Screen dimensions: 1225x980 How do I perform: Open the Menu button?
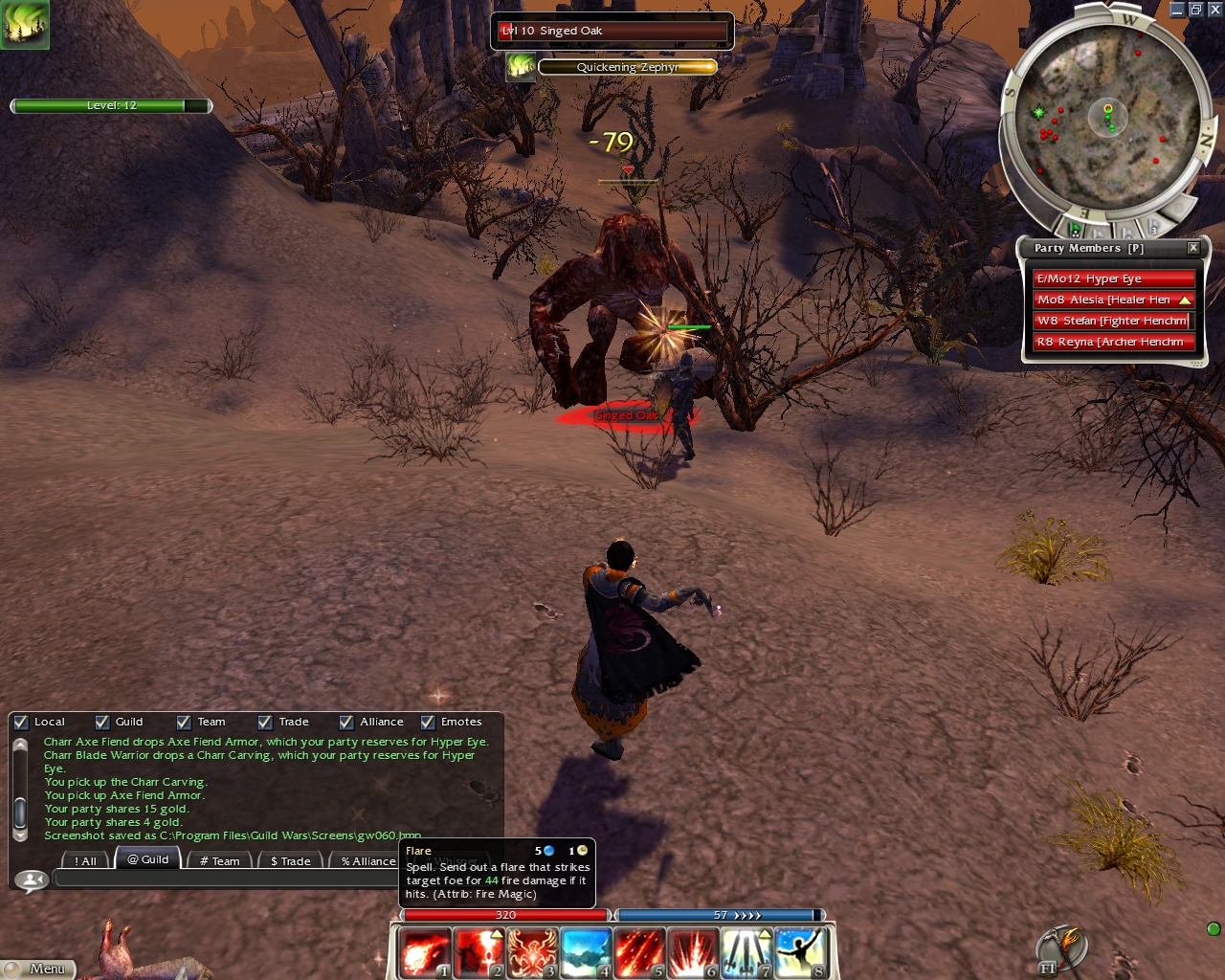[x=36, y=969]
